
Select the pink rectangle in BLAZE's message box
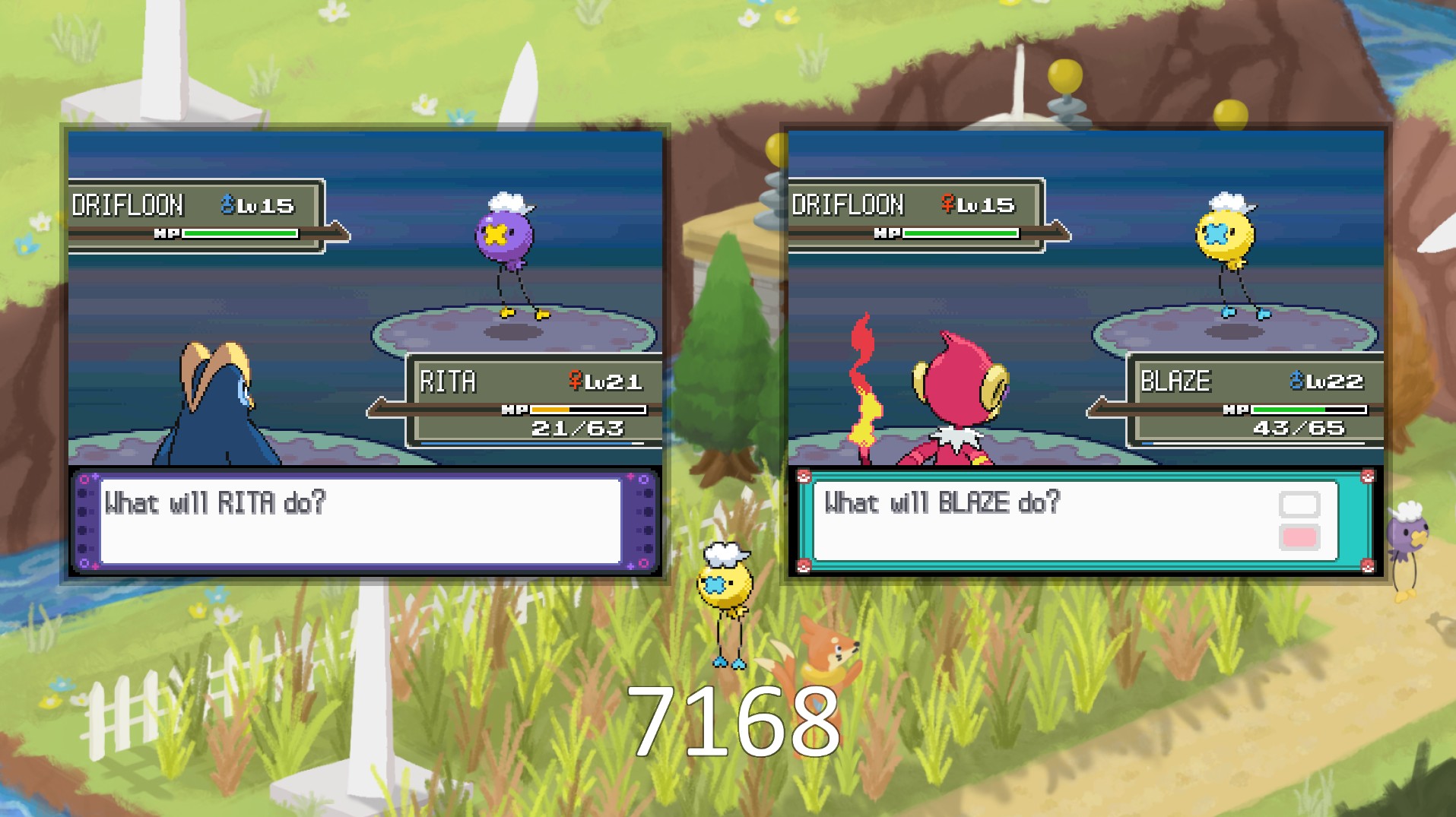coord(1299,538)
